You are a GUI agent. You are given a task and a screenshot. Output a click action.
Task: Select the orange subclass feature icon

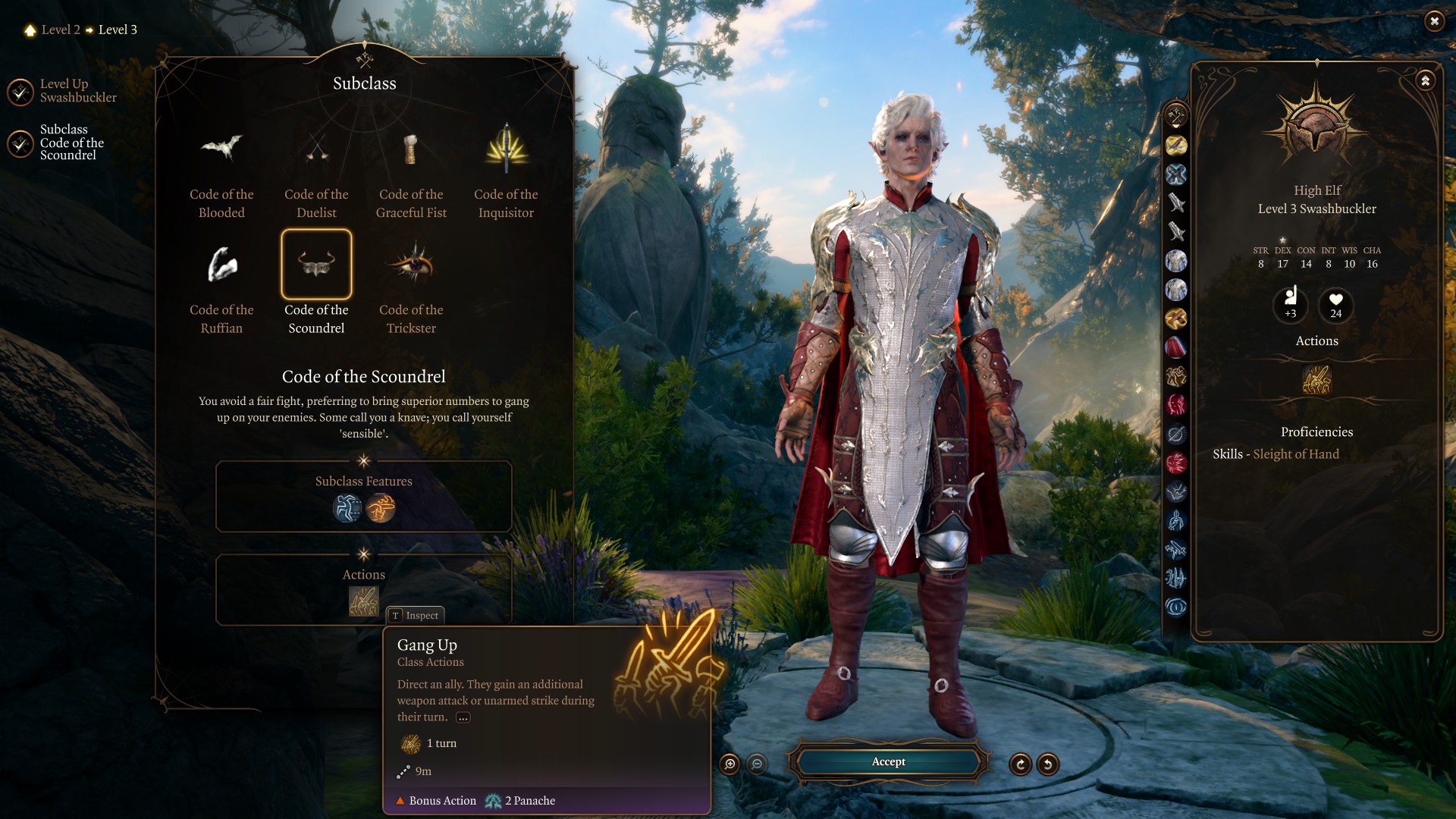pyautogui.click(x=381, y=508)
